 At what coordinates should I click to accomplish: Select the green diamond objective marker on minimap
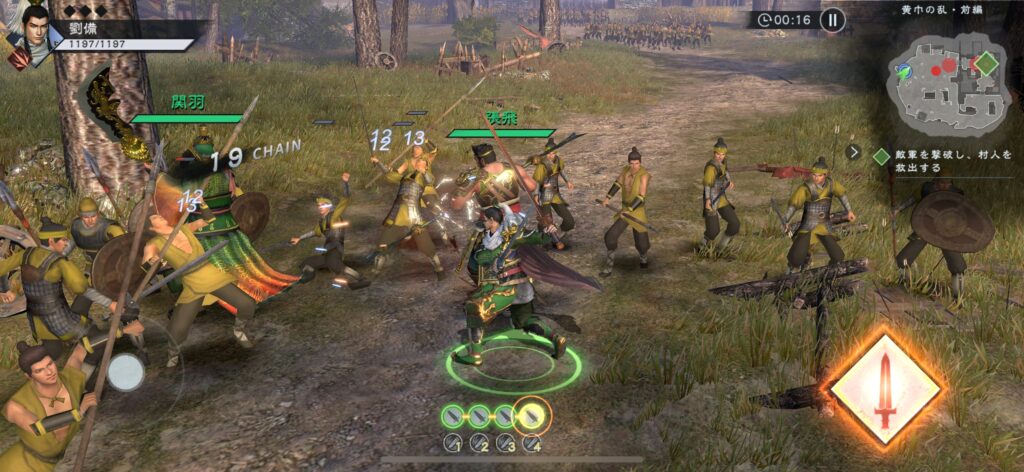(987, 63)
